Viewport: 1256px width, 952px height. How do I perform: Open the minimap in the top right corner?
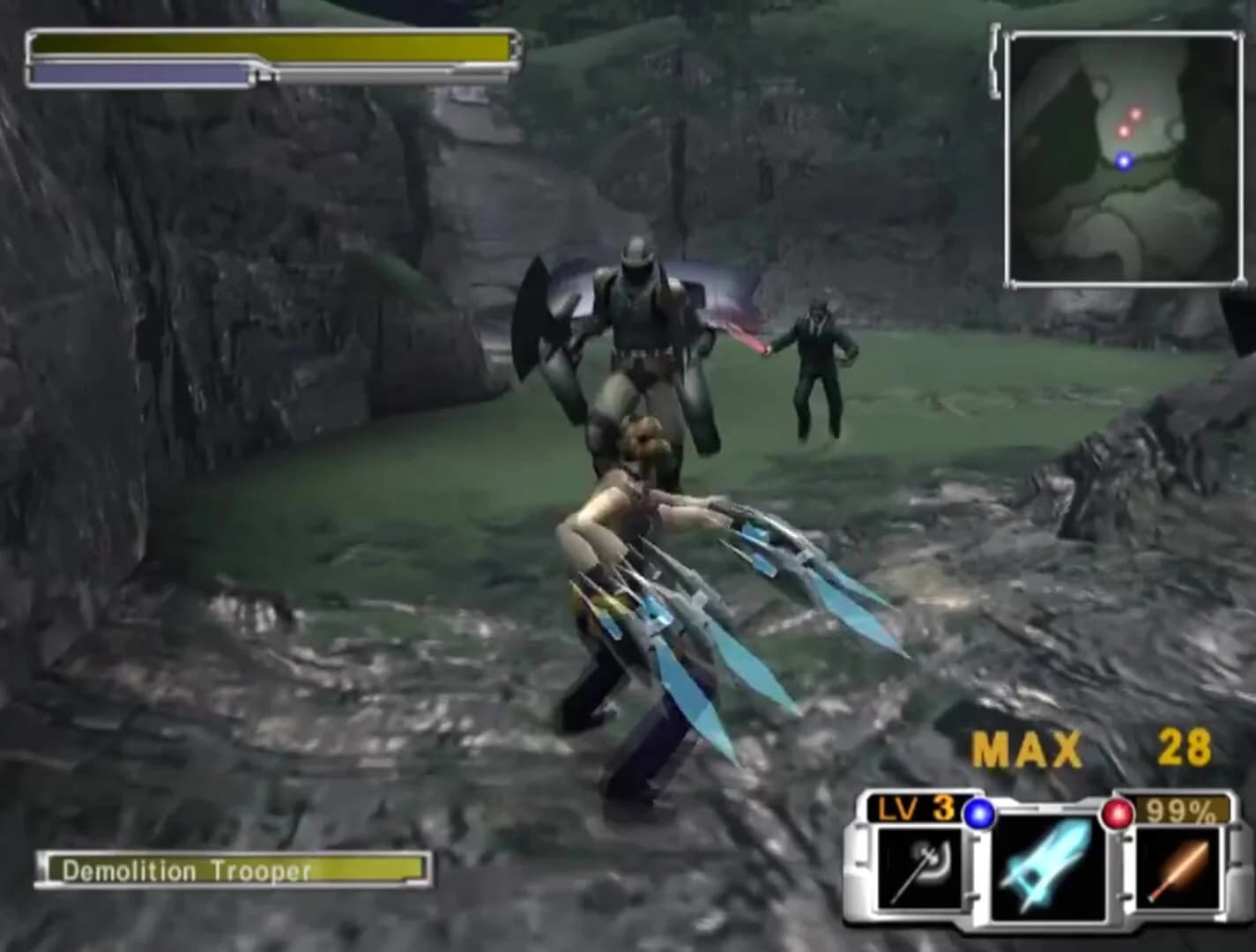pyautogui.click(x=1126, y=157)
